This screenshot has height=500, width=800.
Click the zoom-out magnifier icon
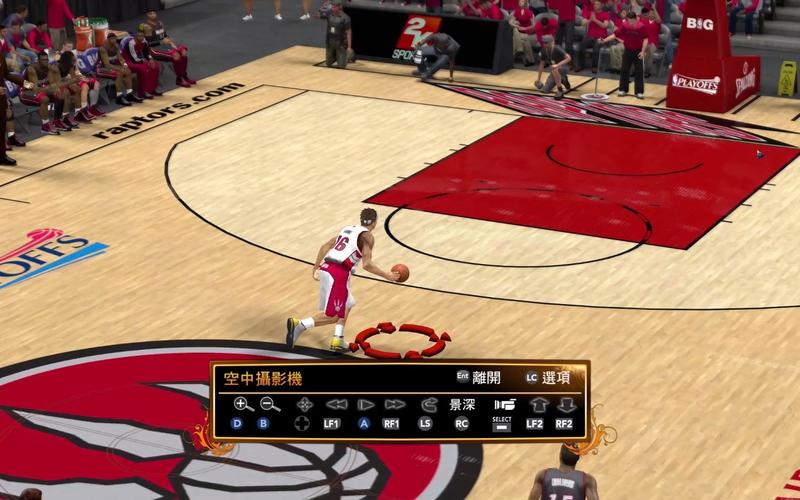(269, 404)
